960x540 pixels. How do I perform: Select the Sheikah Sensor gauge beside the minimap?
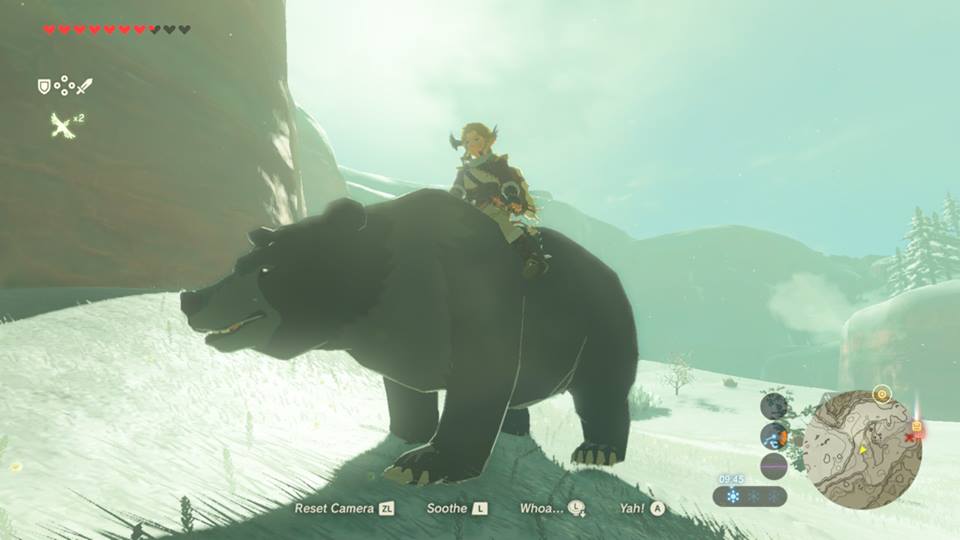[x=774, y=436]
